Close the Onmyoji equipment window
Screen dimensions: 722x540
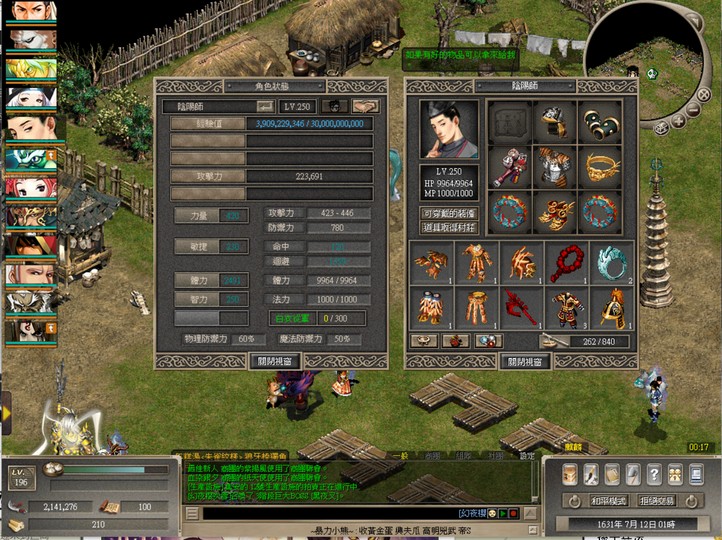526,362
